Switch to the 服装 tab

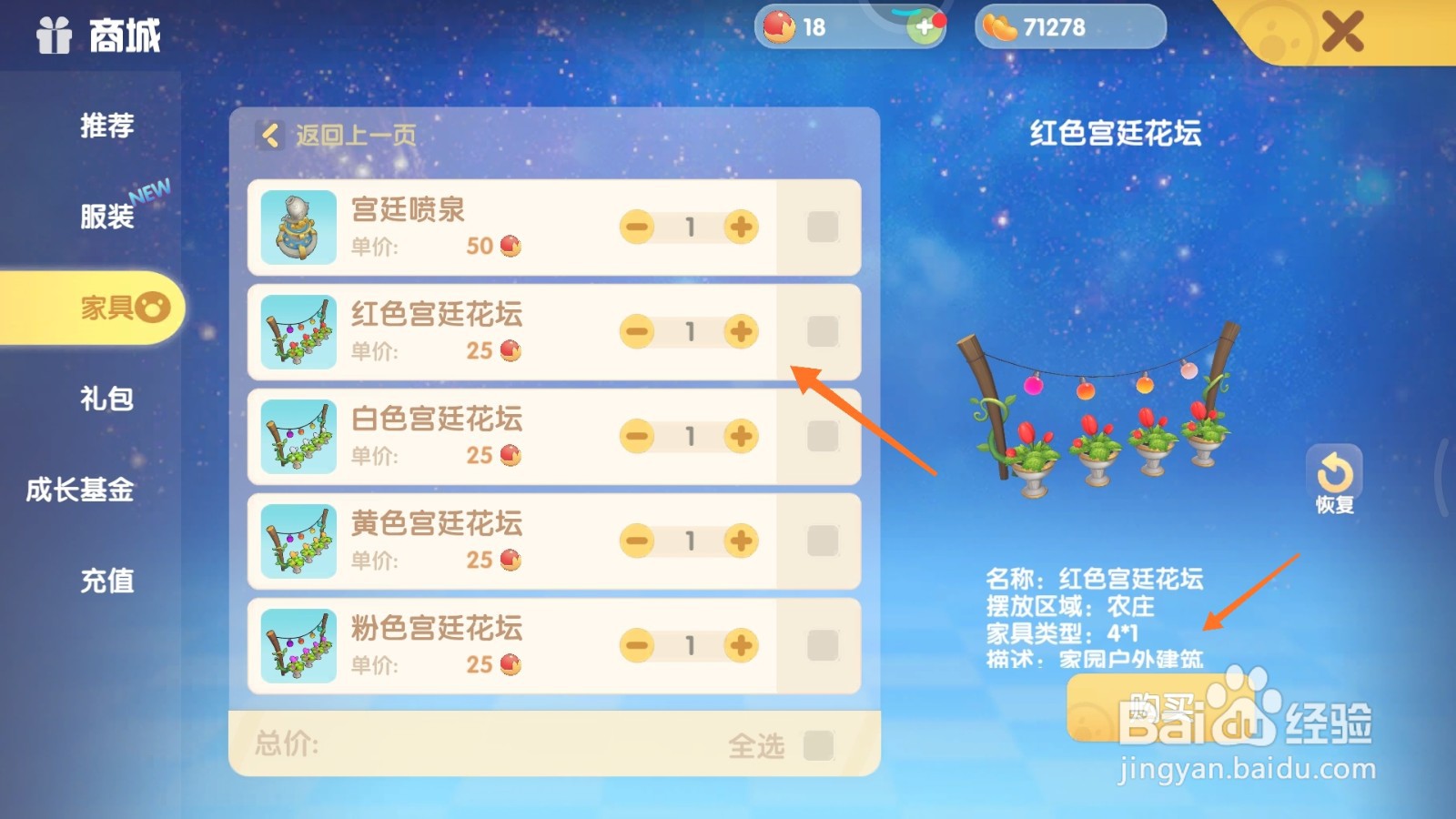pos(109,217)
